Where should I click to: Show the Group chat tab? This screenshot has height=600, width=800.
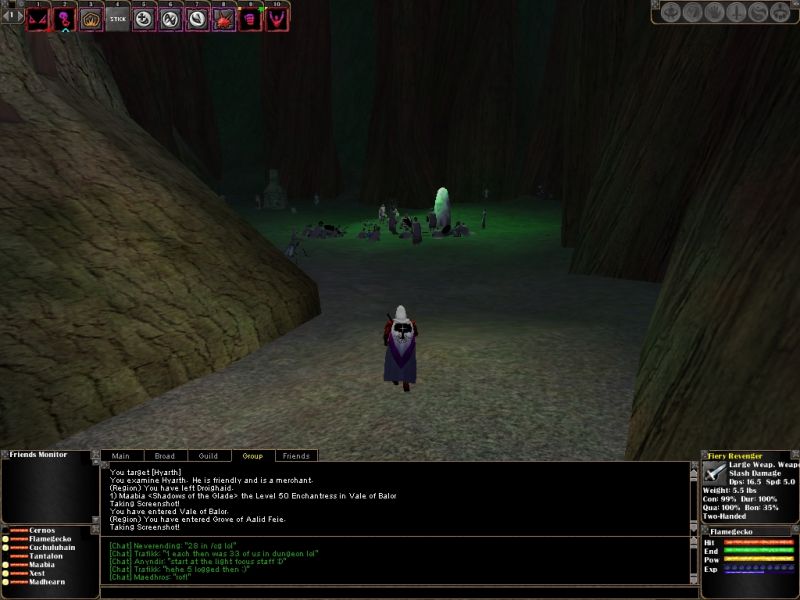click(x=252, y=456)
